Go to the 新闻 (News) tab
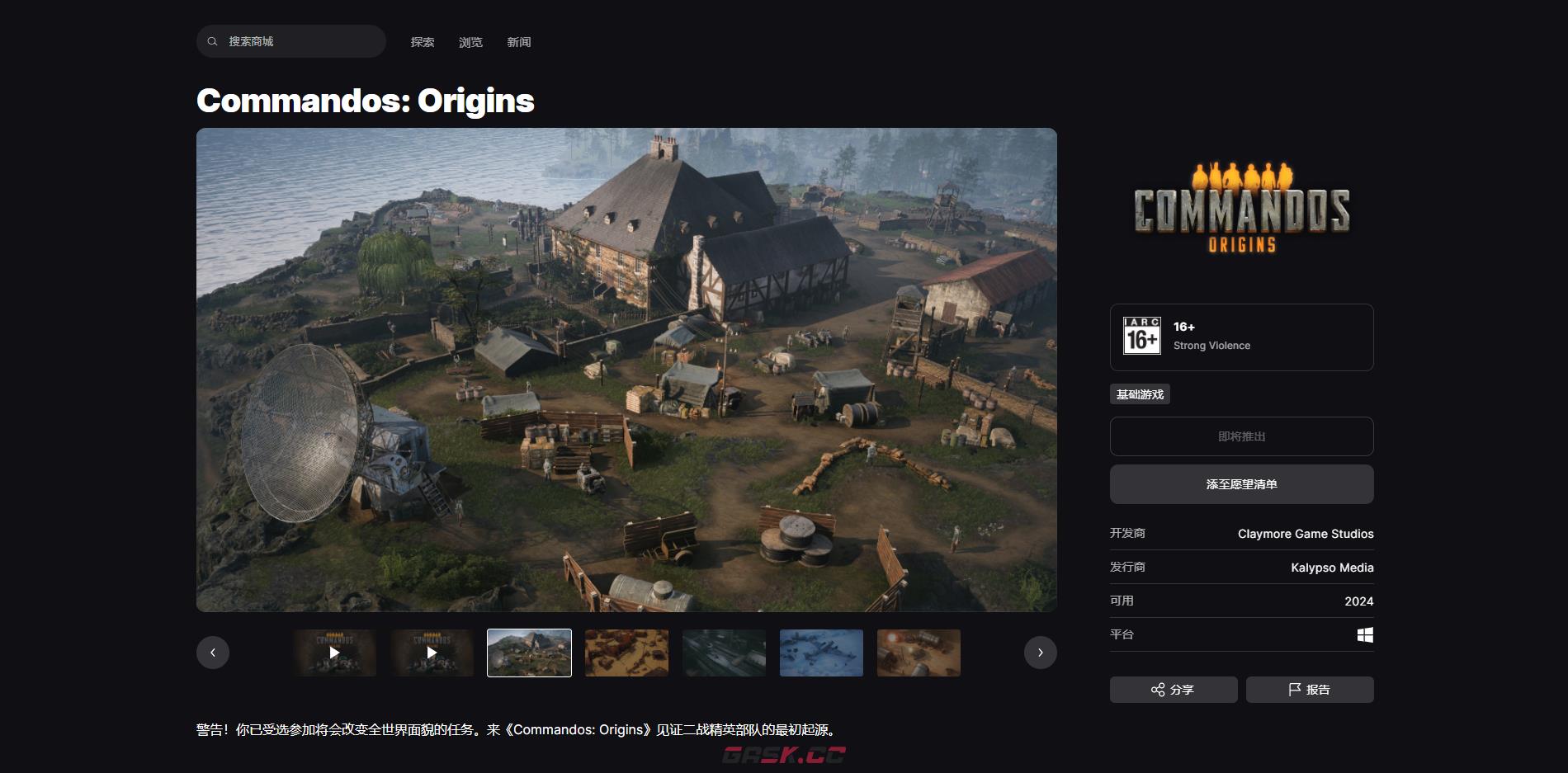This screenshot has width=1568, height=773. (519, 42)
